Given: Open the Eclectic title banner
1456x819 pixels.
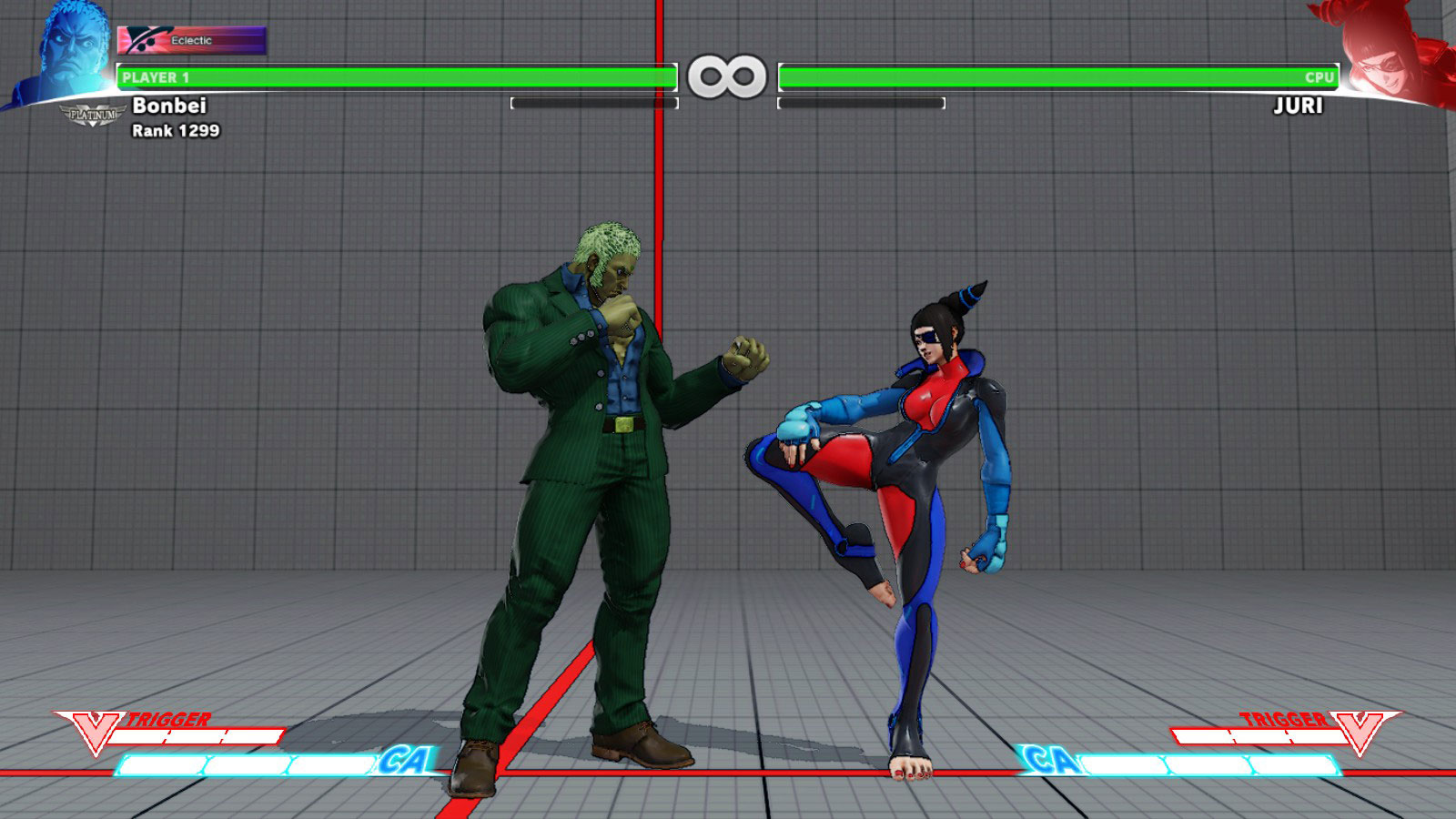Looking at the screenshot, I should point(191,41).
